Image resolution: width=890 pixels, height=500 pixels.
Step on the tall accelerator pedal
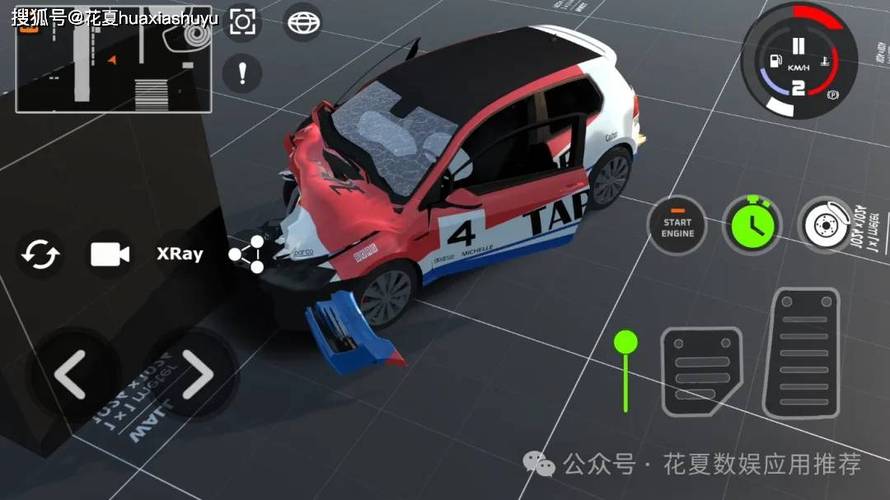801,353
